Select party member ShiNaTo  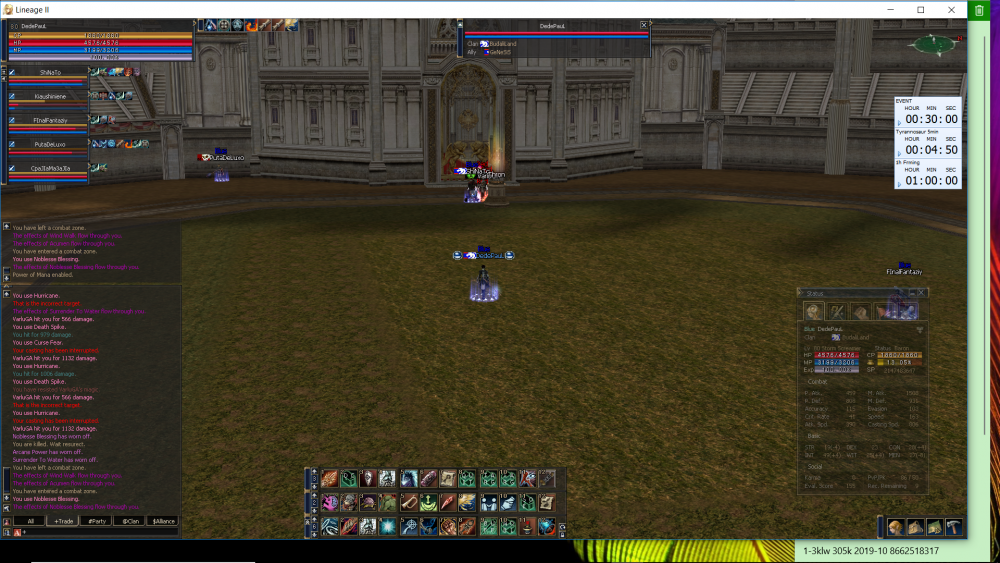50,72
